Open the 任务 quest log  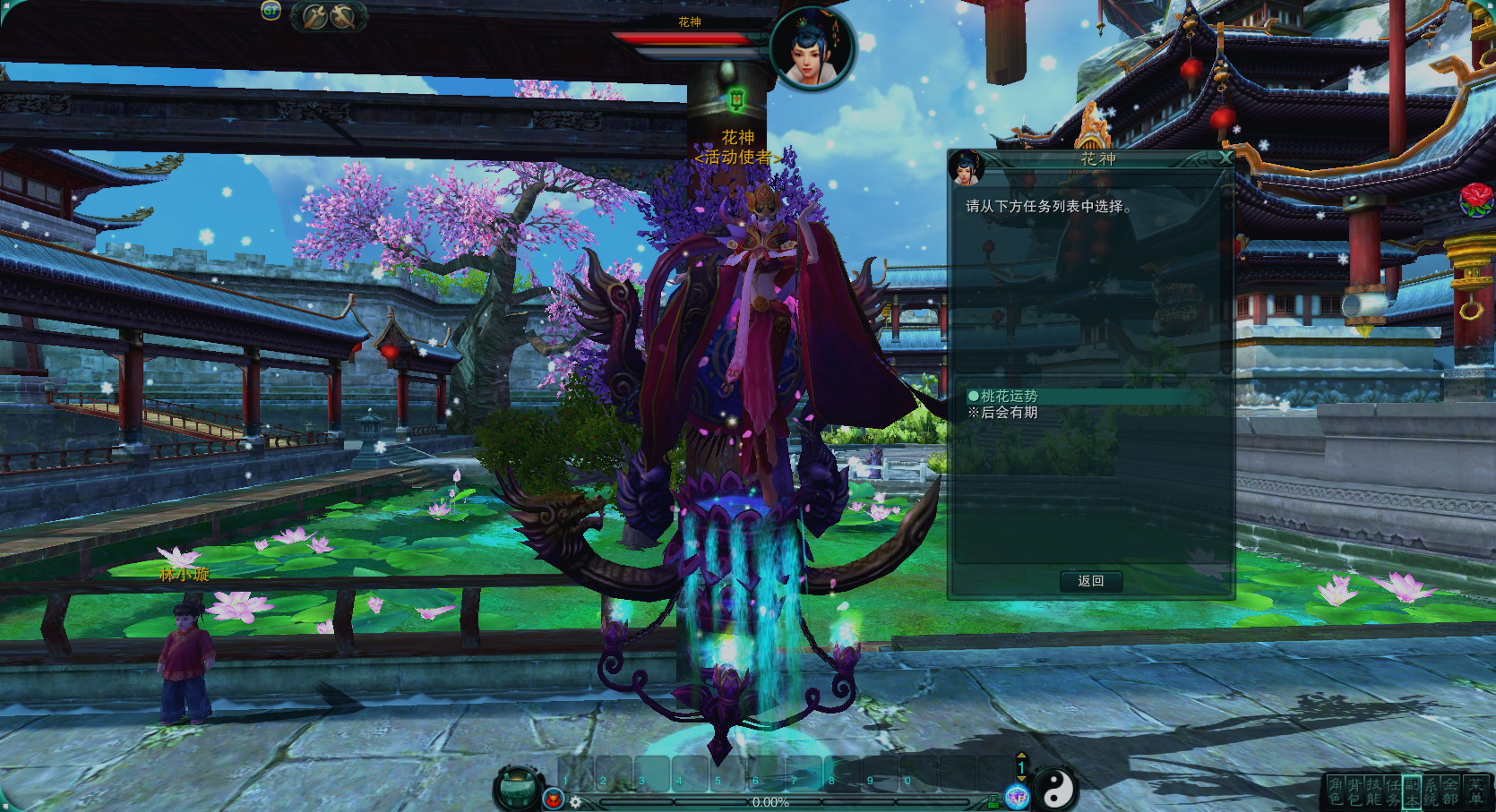pyautogui.click(x=1392, y=791)
